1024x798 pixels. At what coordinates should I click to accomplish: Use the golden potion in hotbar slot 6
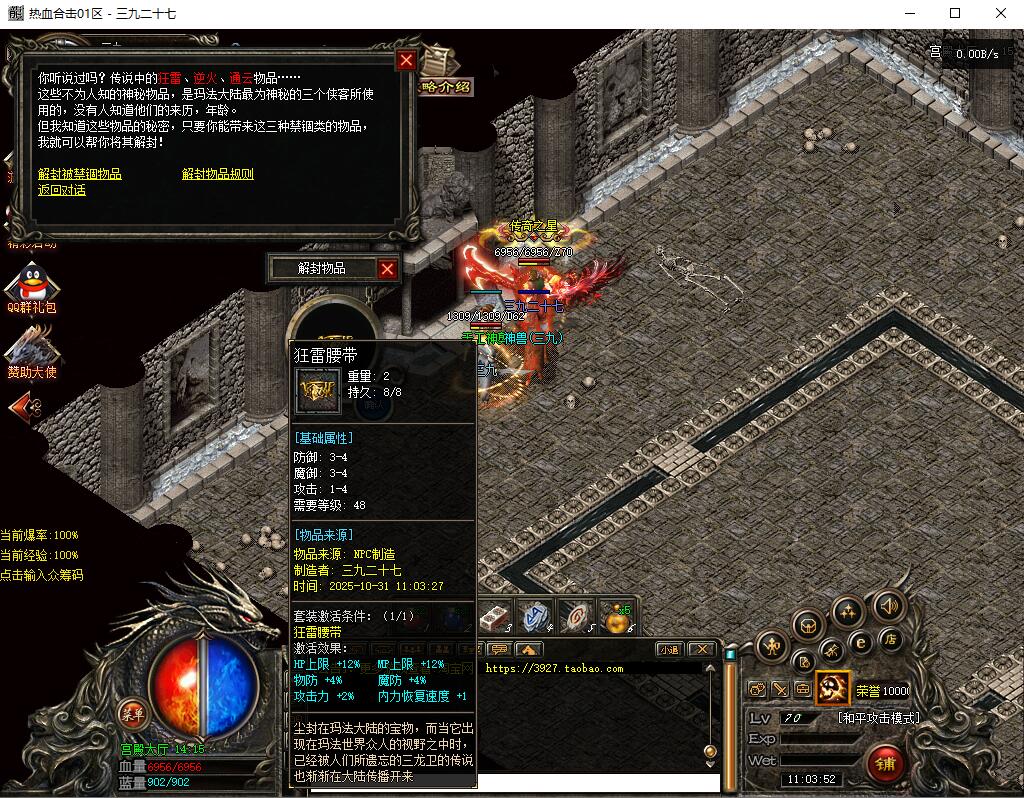pos(616,618)
